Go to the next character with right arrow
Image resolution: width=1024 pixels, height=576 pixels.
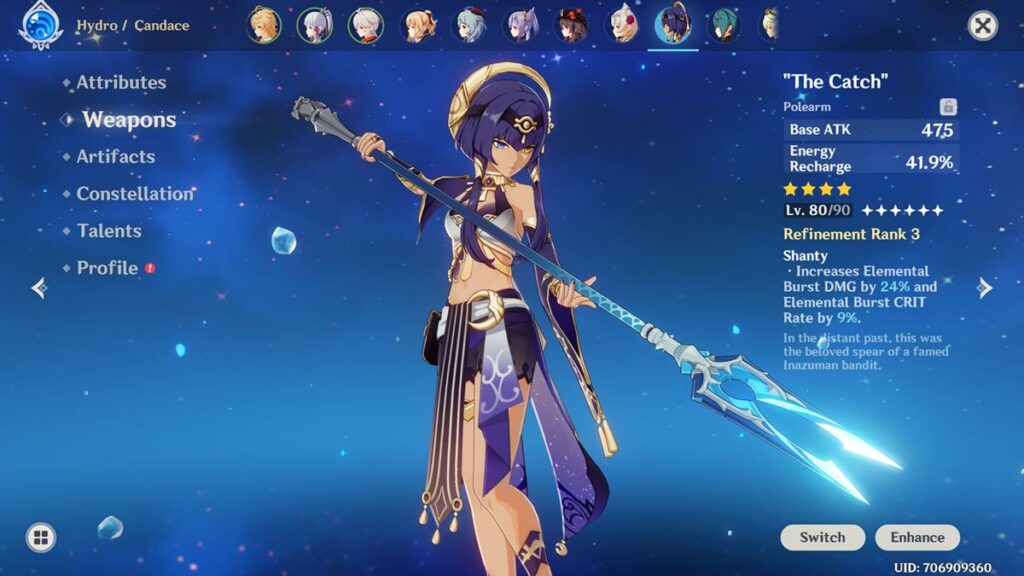(x=985, y=288)
